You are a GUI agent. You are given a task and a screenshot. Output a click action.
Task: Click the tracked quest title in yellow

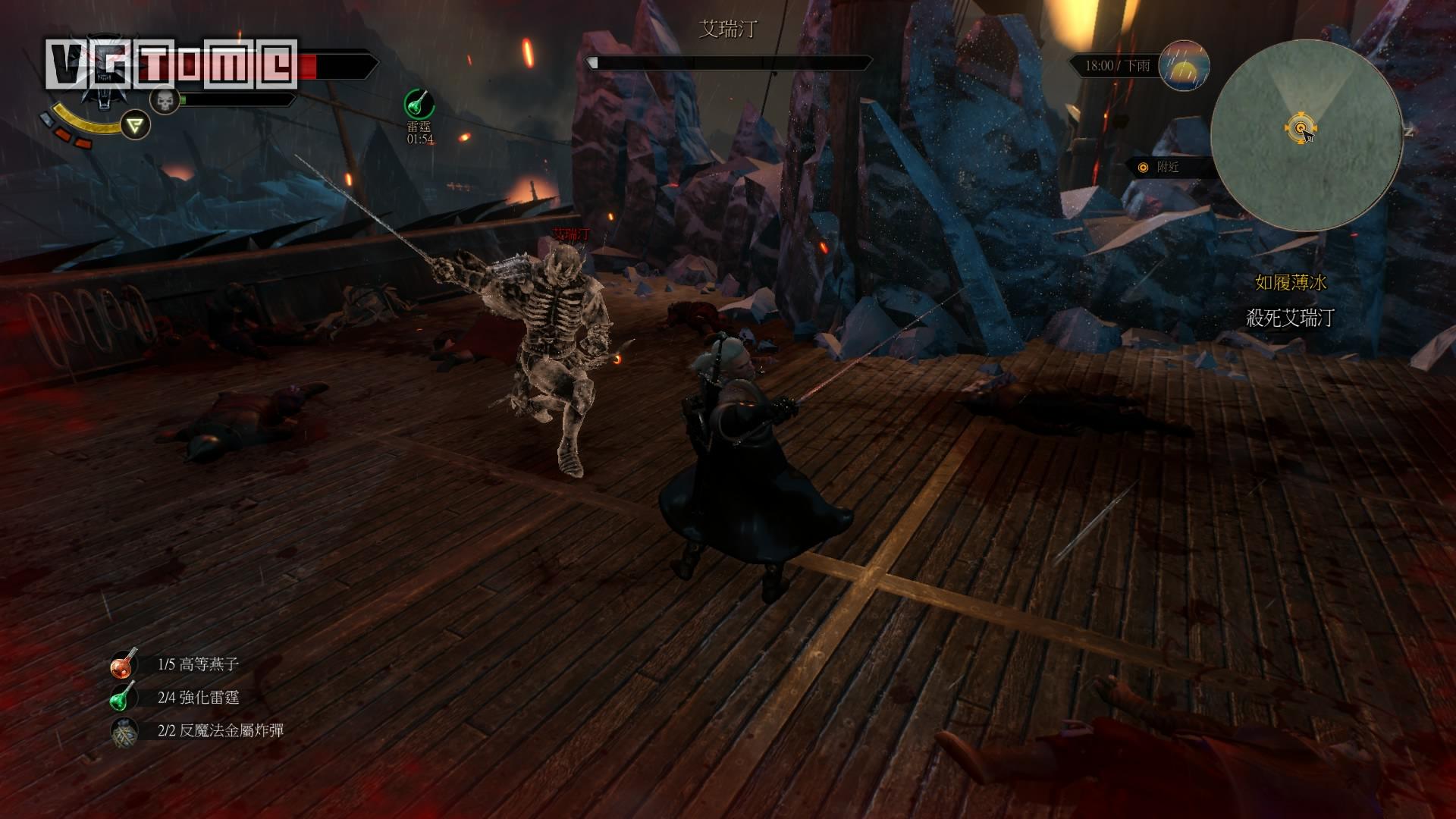pyautogui.click(x=1290, y=283)
